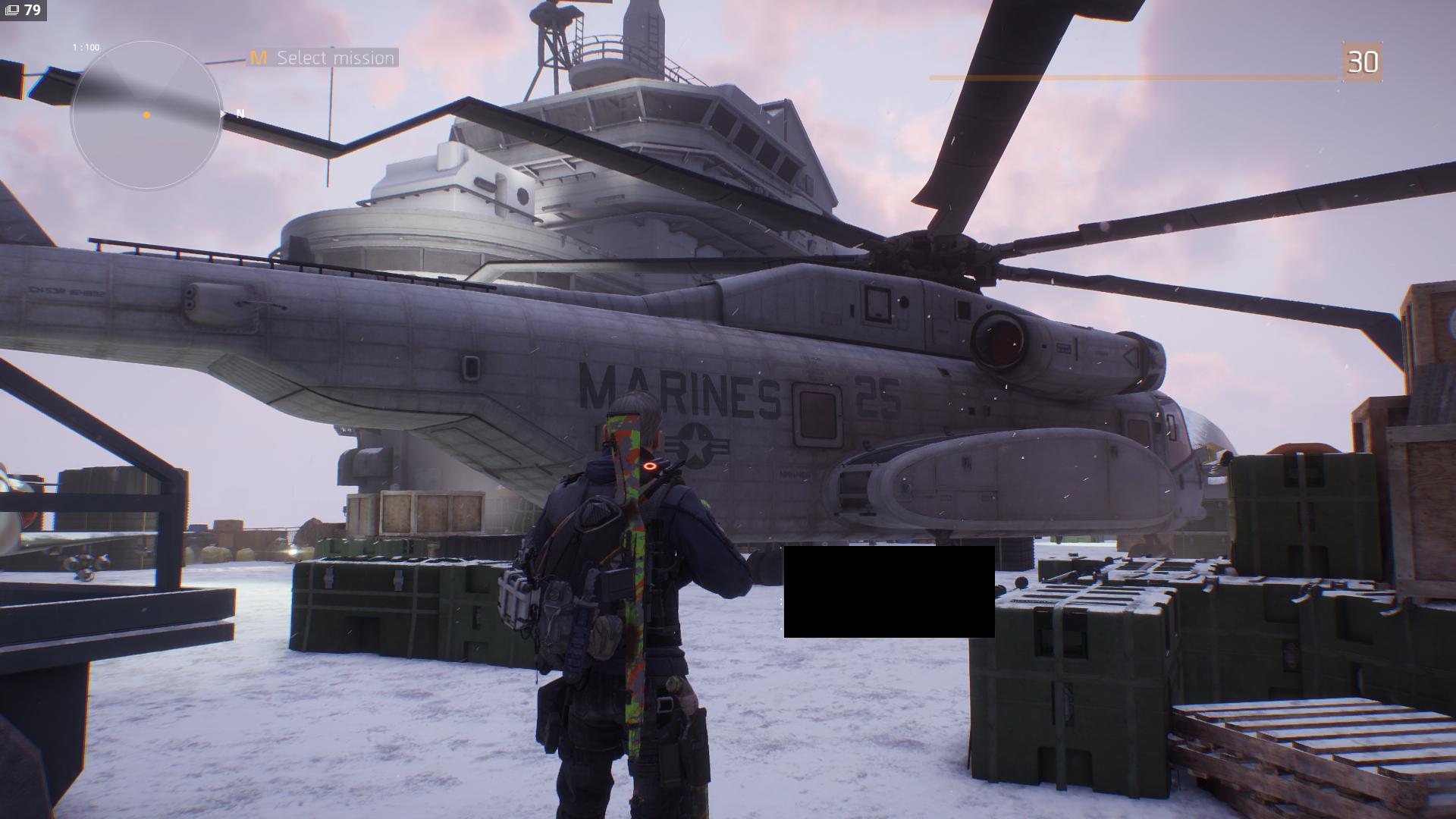Open the circular minimap

[x=146, y=115]
